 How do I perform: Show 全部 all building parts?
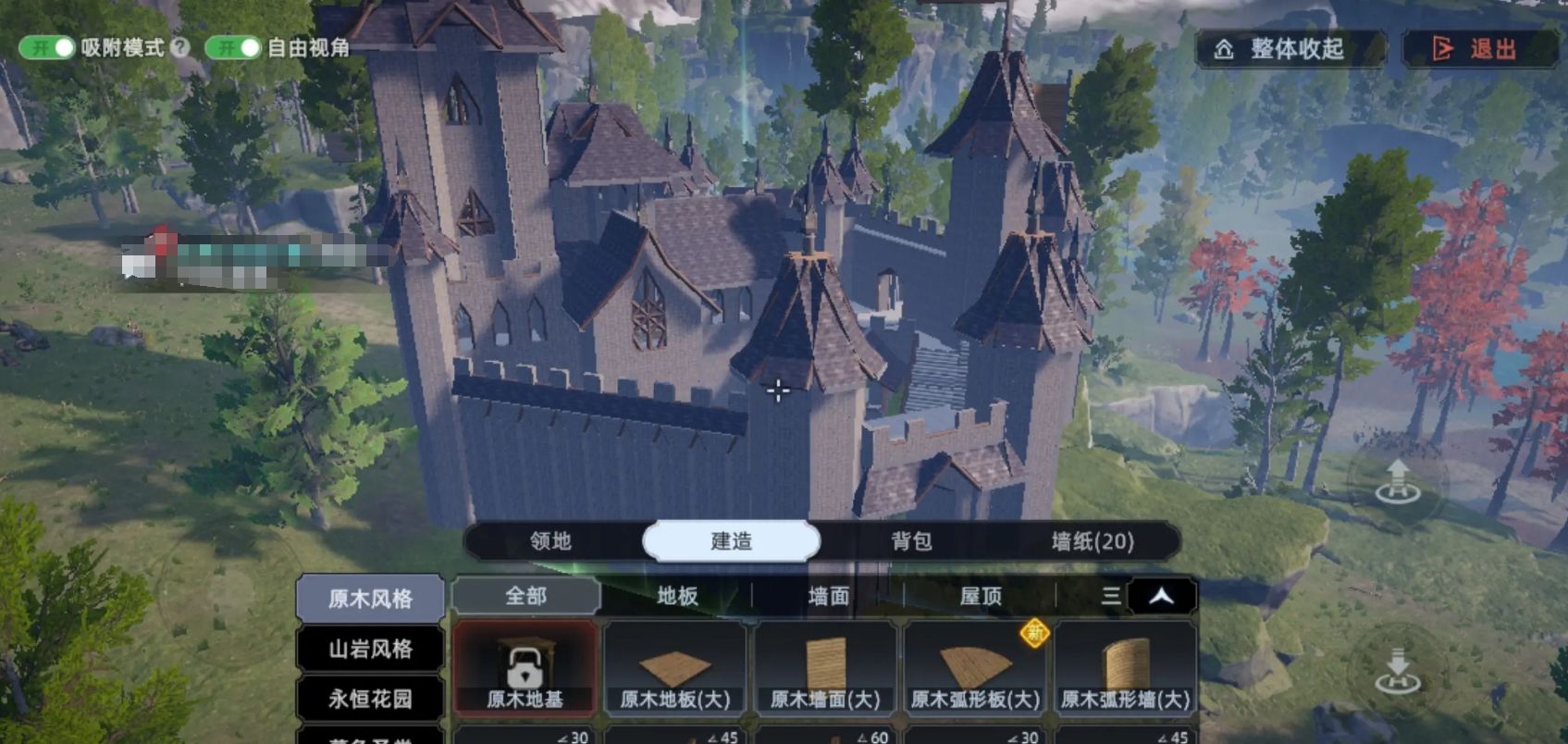(x=525, y=596)
